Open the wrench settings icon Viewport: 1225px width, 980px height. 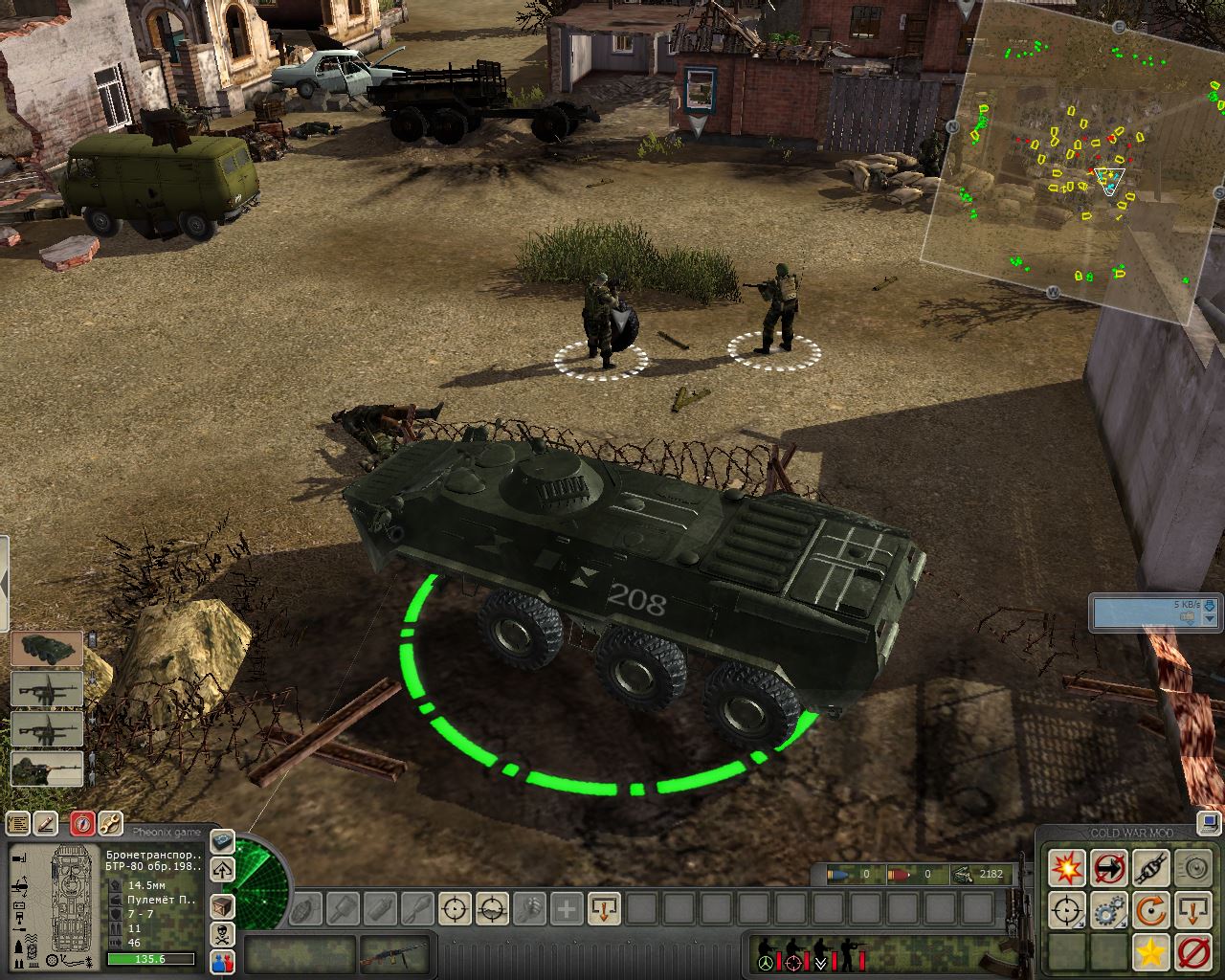(111, 823)
